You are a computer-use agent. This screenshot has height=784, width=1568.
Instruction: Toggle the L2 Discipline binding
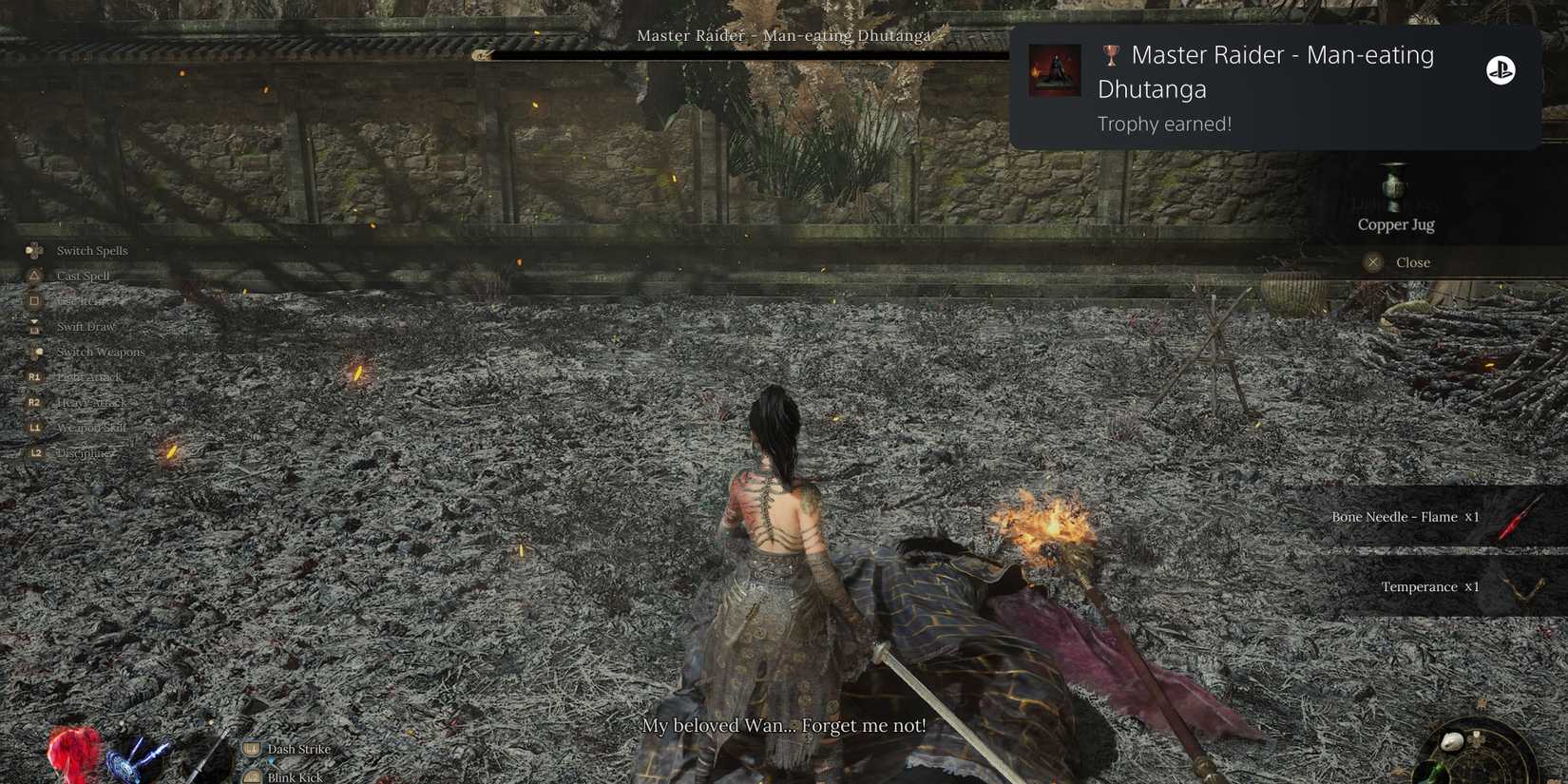coord(34,452)
